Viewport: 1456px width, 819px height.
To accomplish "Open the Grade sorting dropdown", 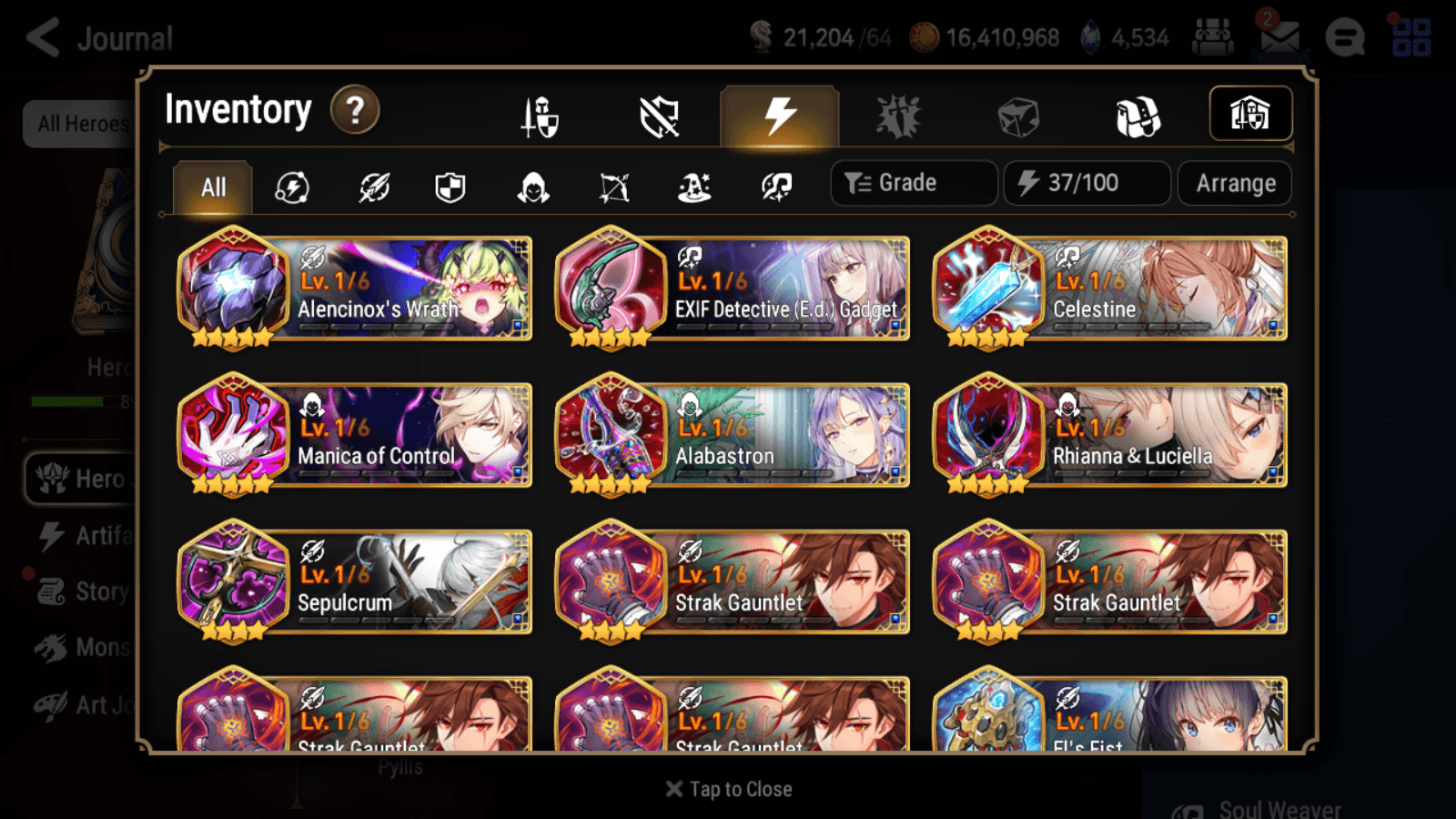I will [913, 183].
